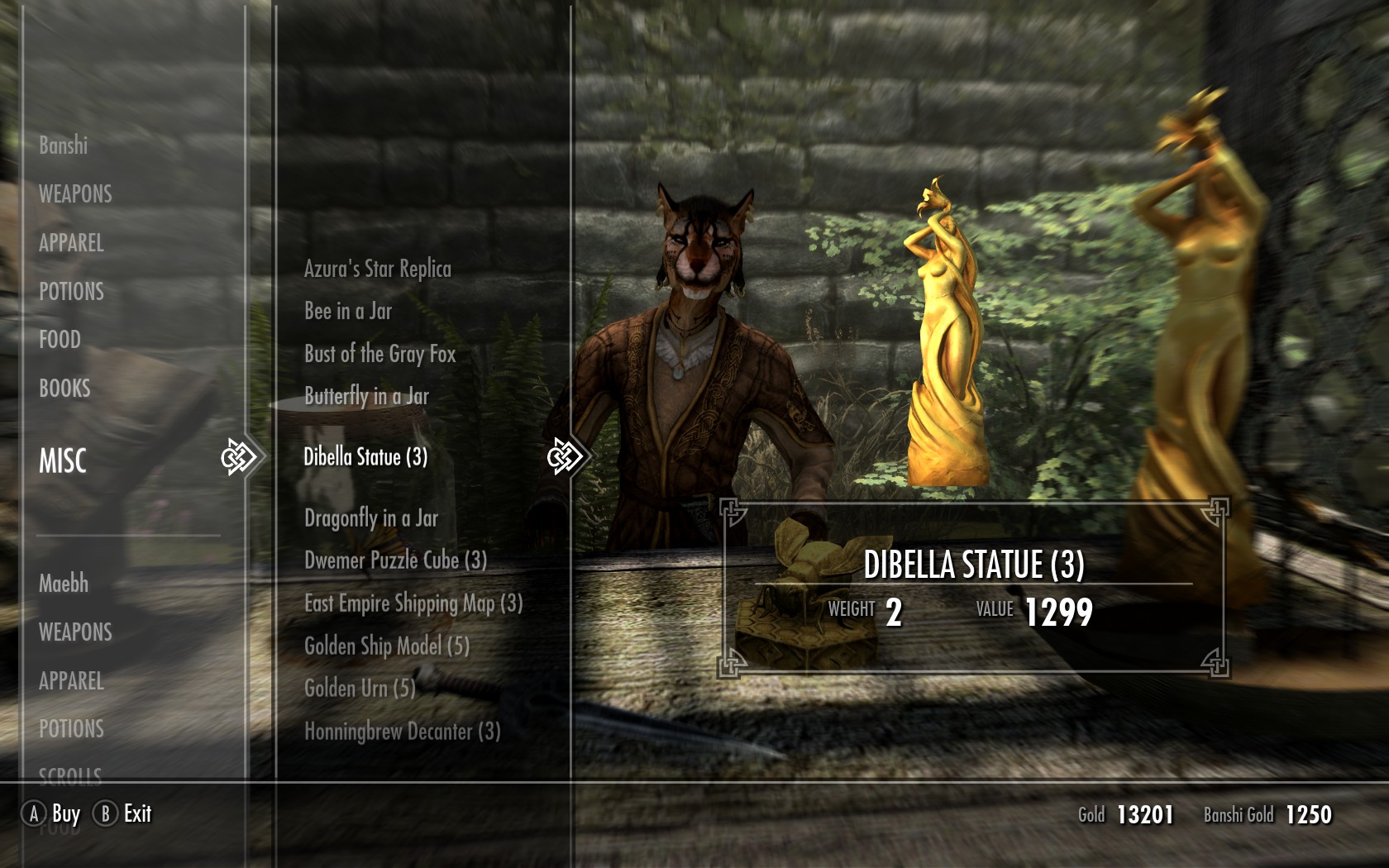Image resolution: width=1389 pixels, height=868 pixels.
Task: Pick Golden Ship Model (5)
Action: pyautogui.click(x=386, y=646)
